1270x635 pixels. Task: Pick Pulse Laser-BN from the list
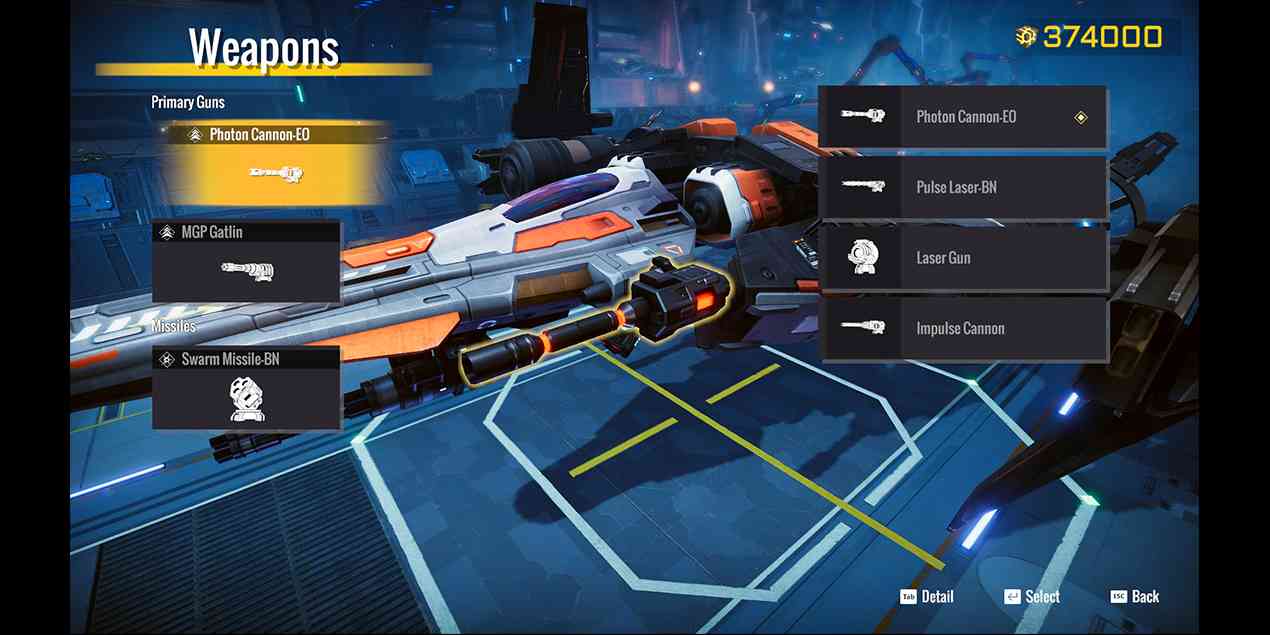click(x=962, y=188)
